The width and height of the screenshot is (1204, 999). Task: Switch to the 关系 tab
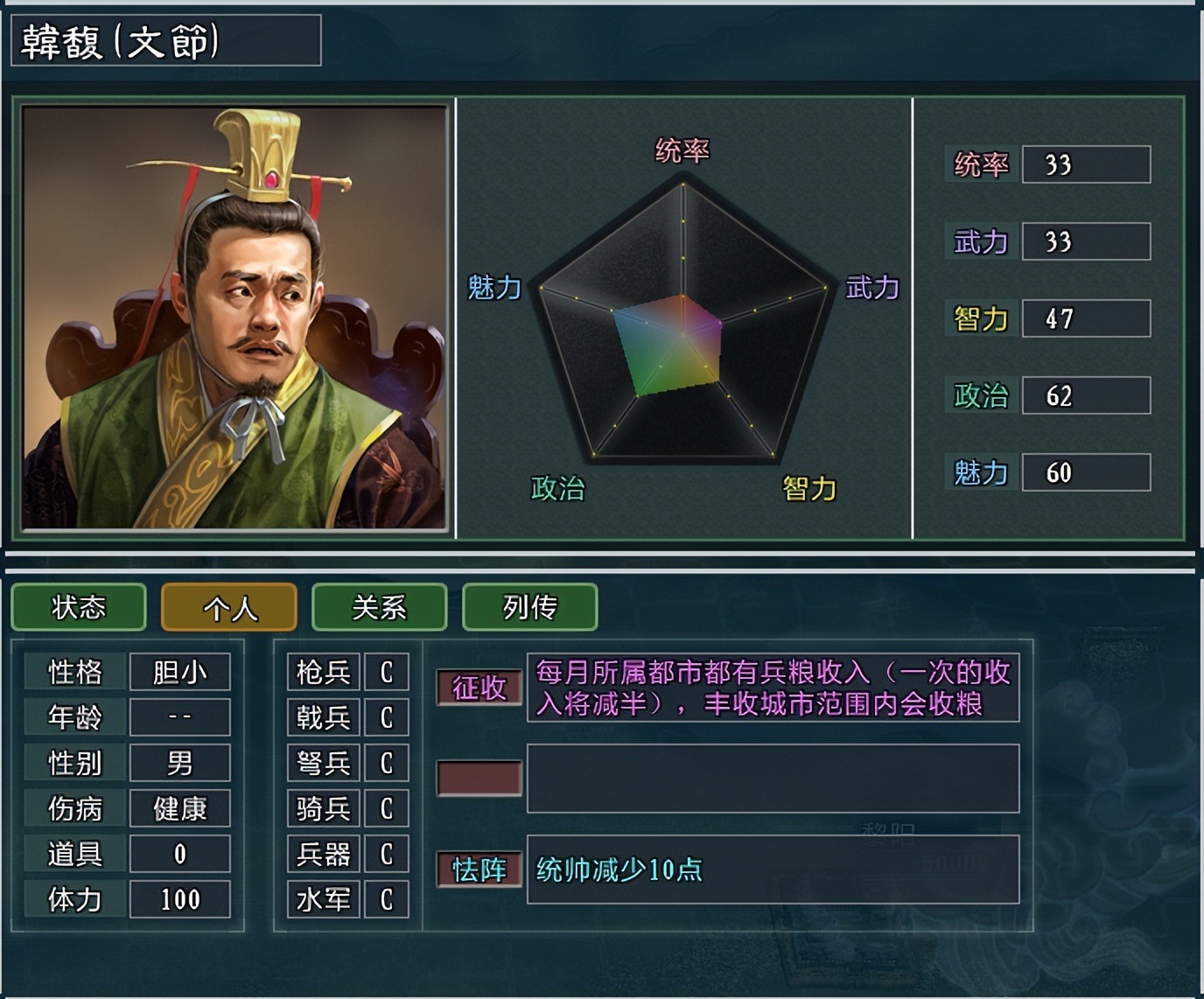[379, 606]
